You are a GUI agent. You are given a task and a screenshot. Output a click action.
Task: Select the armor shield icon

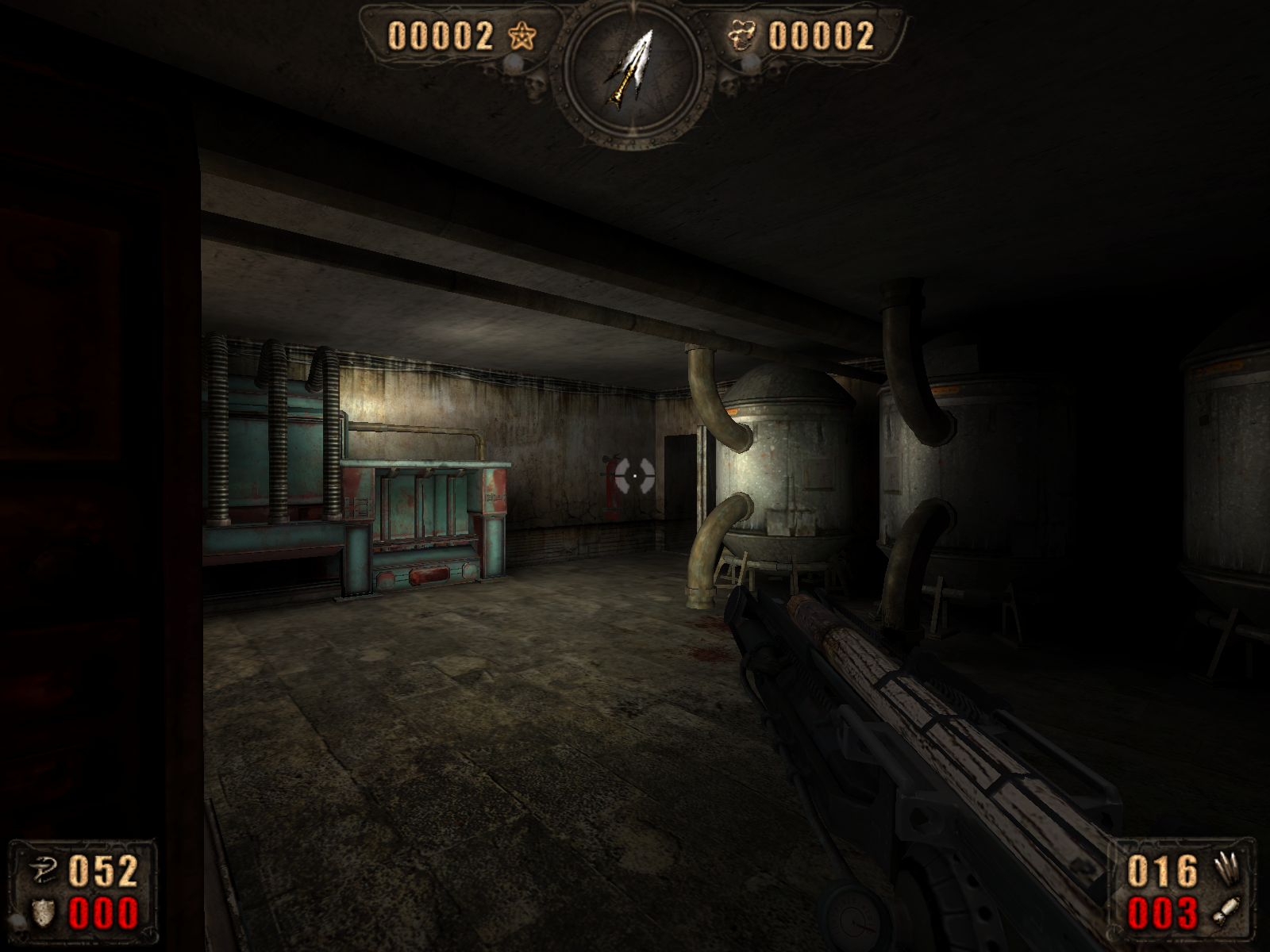click(x=42, y=913)
